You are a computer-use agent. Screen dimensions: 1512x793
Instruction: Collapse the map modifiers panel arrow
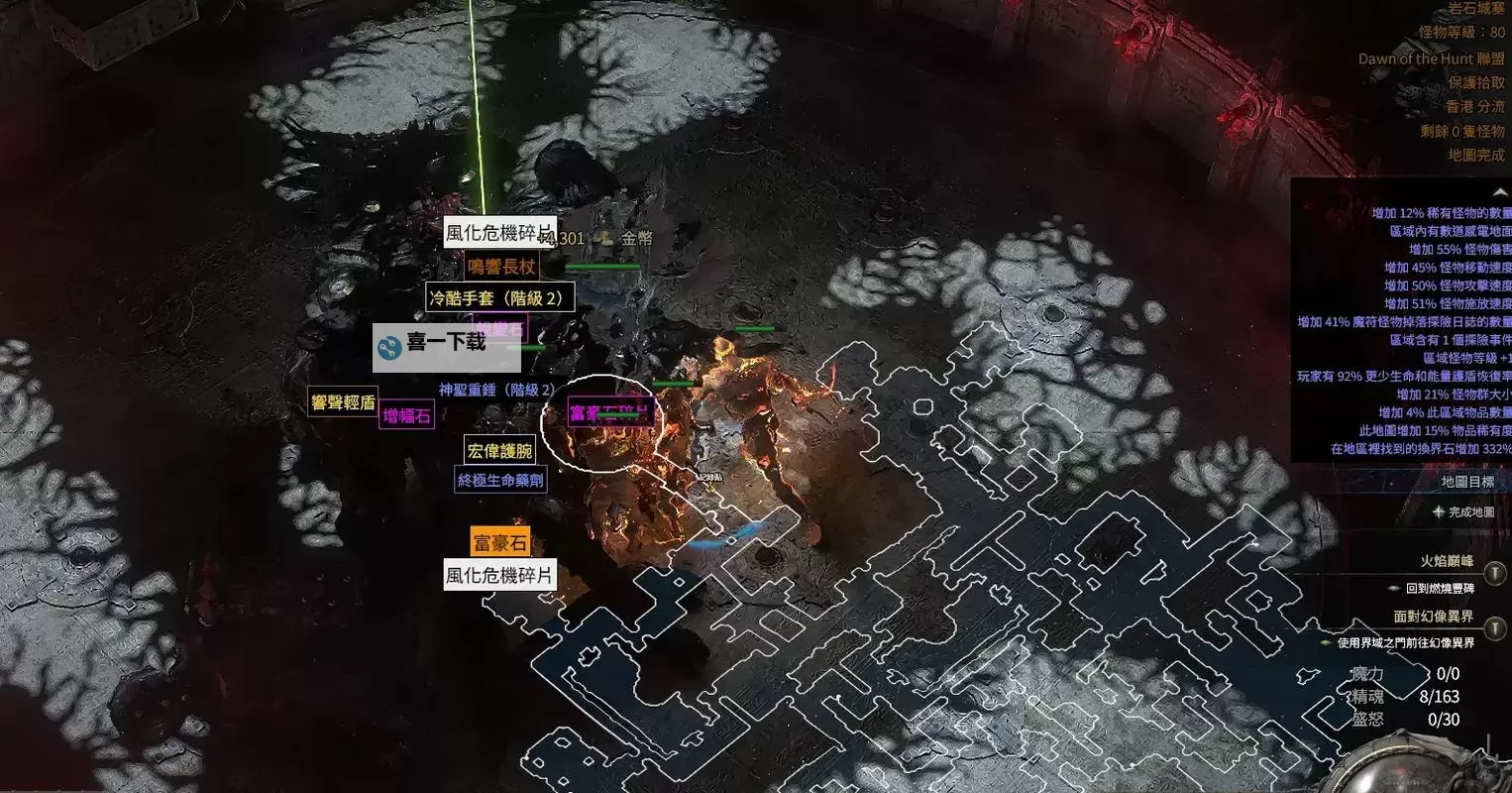(x=1499, y=192)
